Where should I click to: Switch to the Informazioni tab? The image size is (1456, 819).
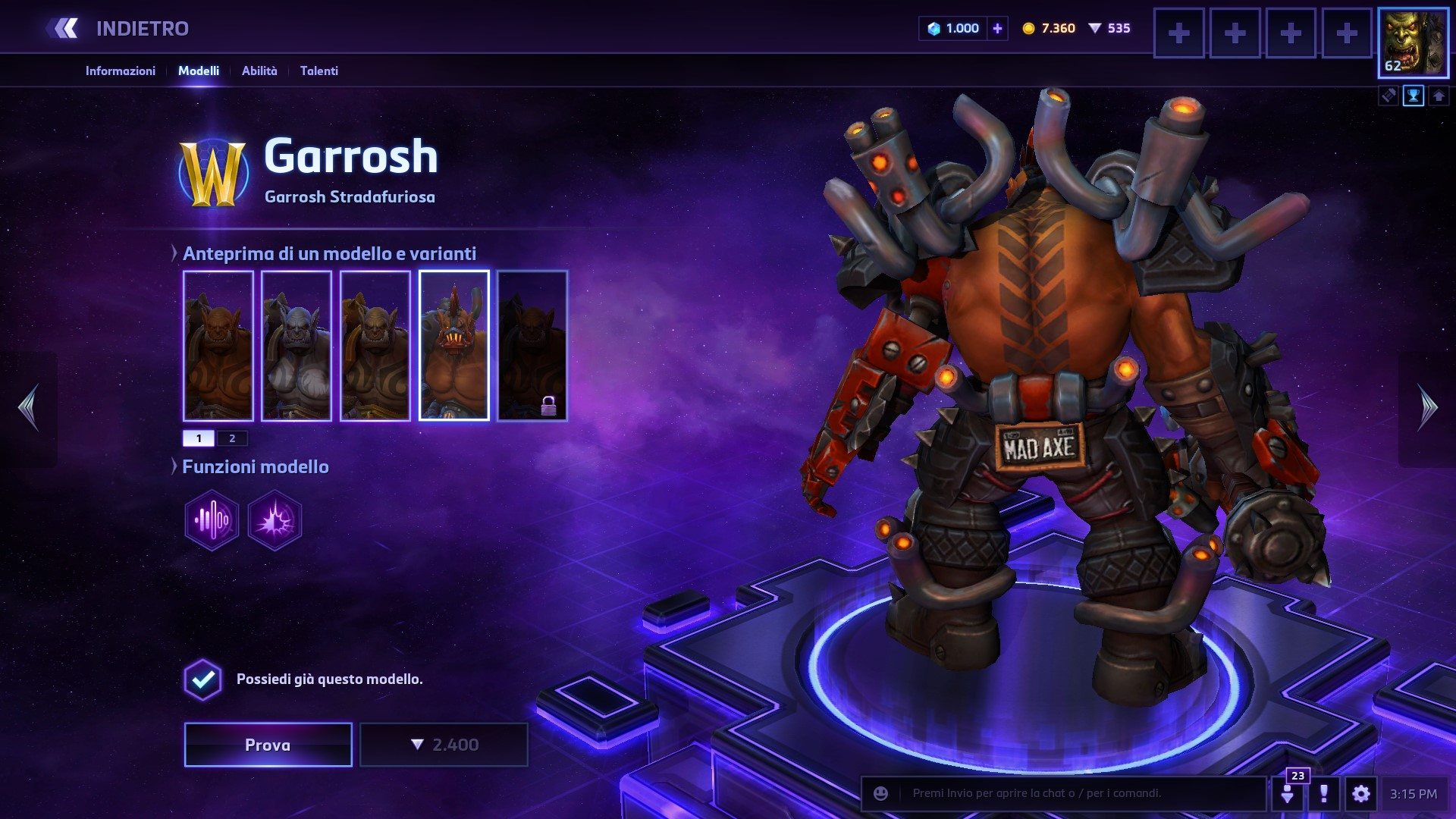point(120,71)
